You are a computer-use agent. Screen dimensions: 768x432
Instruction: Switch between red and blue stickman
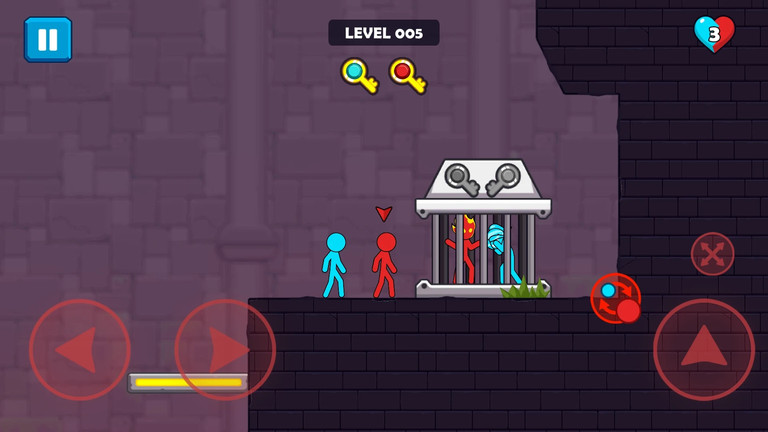click(616, 298)
